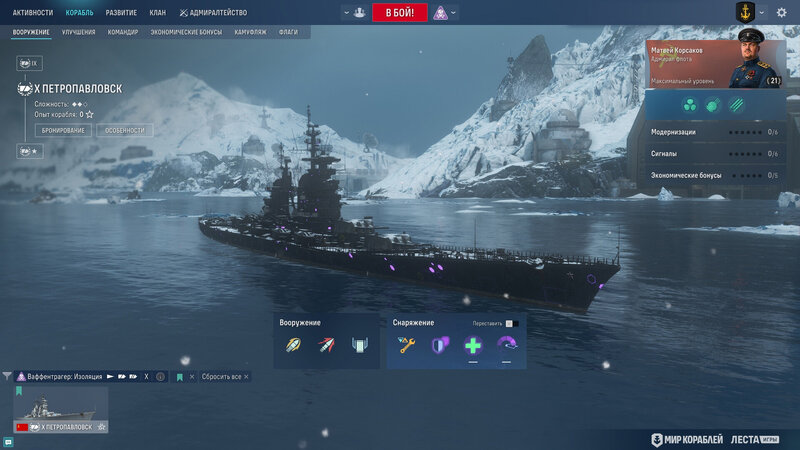
Task: Start the battle with В БОЙ! button
Action: click(400, 13)
